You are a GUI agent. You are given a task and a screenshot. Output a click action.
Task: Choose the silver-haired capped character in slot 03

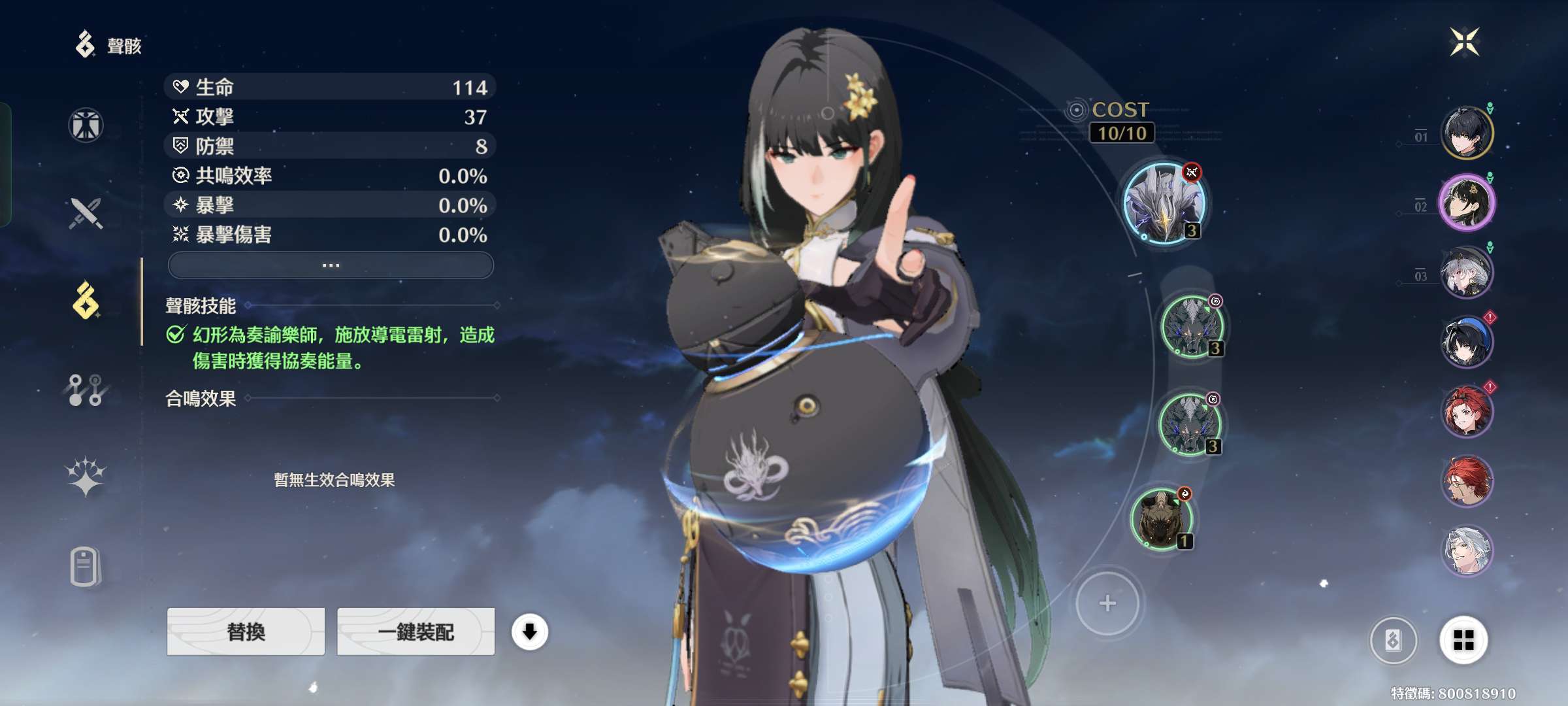[x=1467, y=273]
